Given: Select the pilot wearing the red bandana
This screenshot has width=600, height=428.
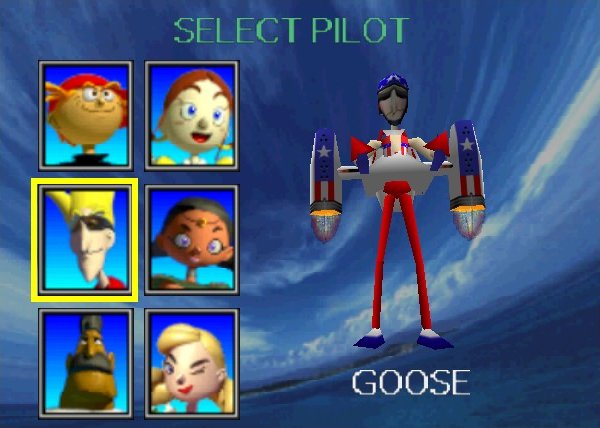Looking at the screenshot, I should 85,114.
